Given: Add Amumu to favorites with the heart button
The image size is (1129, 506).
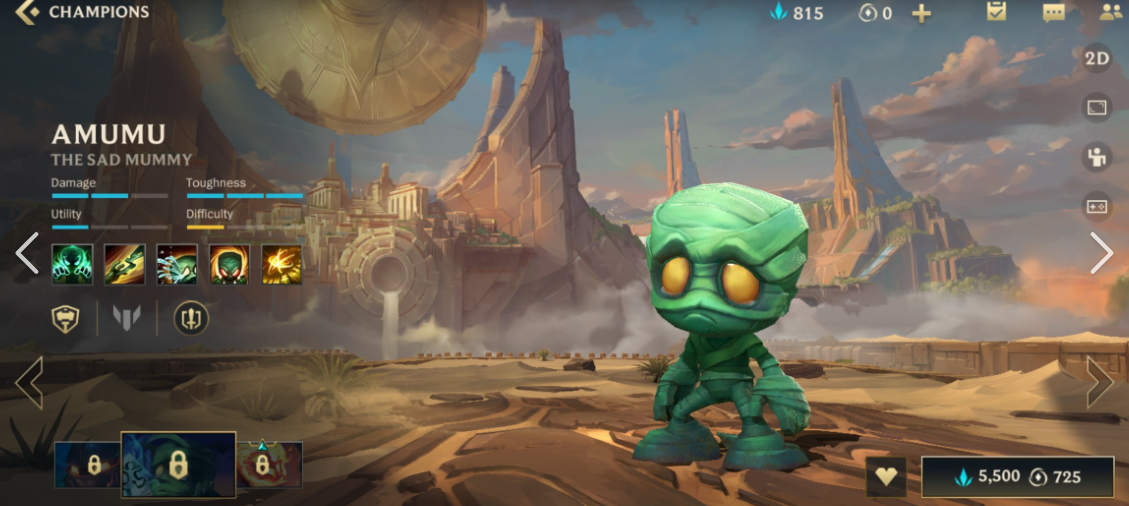Looking at the screenshot, I should 885,477.
